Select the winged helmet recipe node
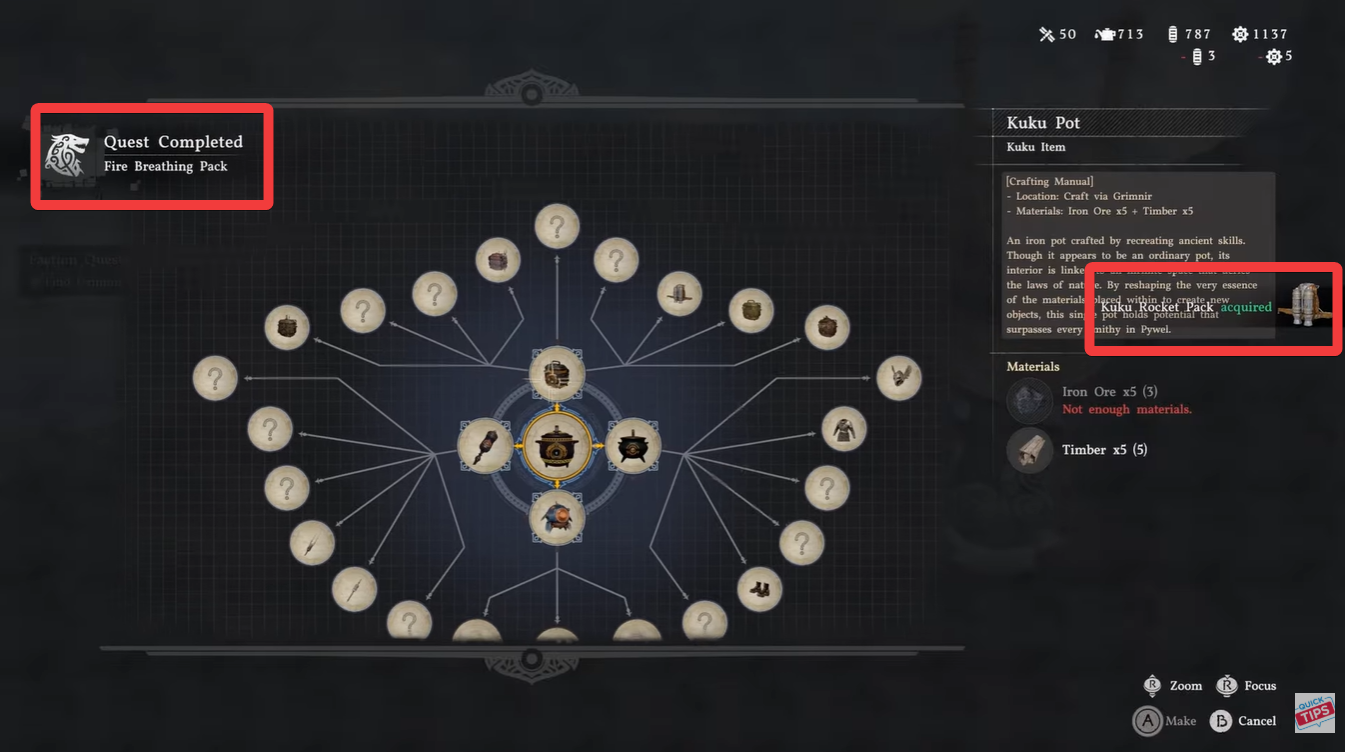 pos(898,378)
